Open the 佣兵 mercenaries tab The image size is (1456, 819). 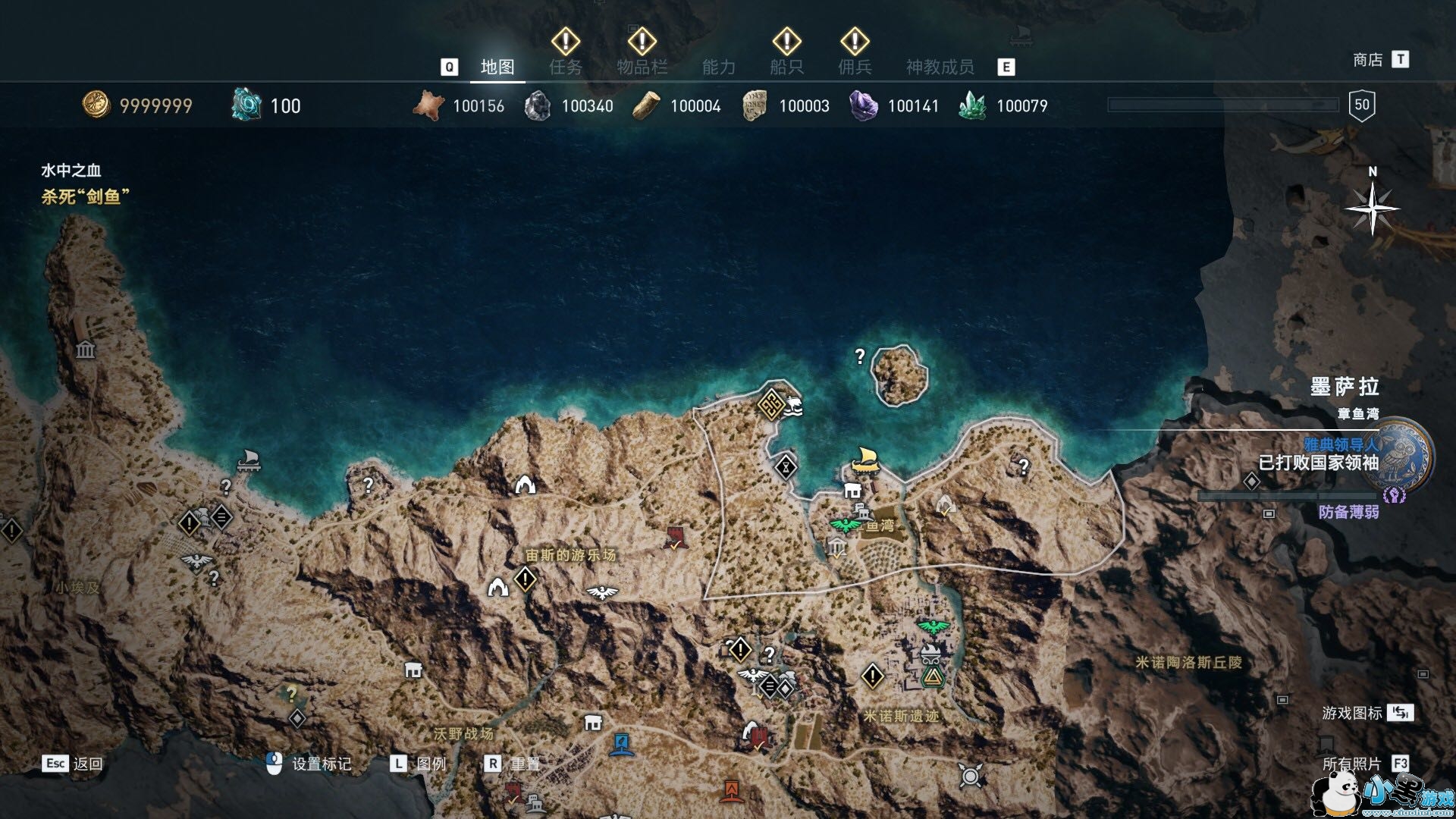855,67
